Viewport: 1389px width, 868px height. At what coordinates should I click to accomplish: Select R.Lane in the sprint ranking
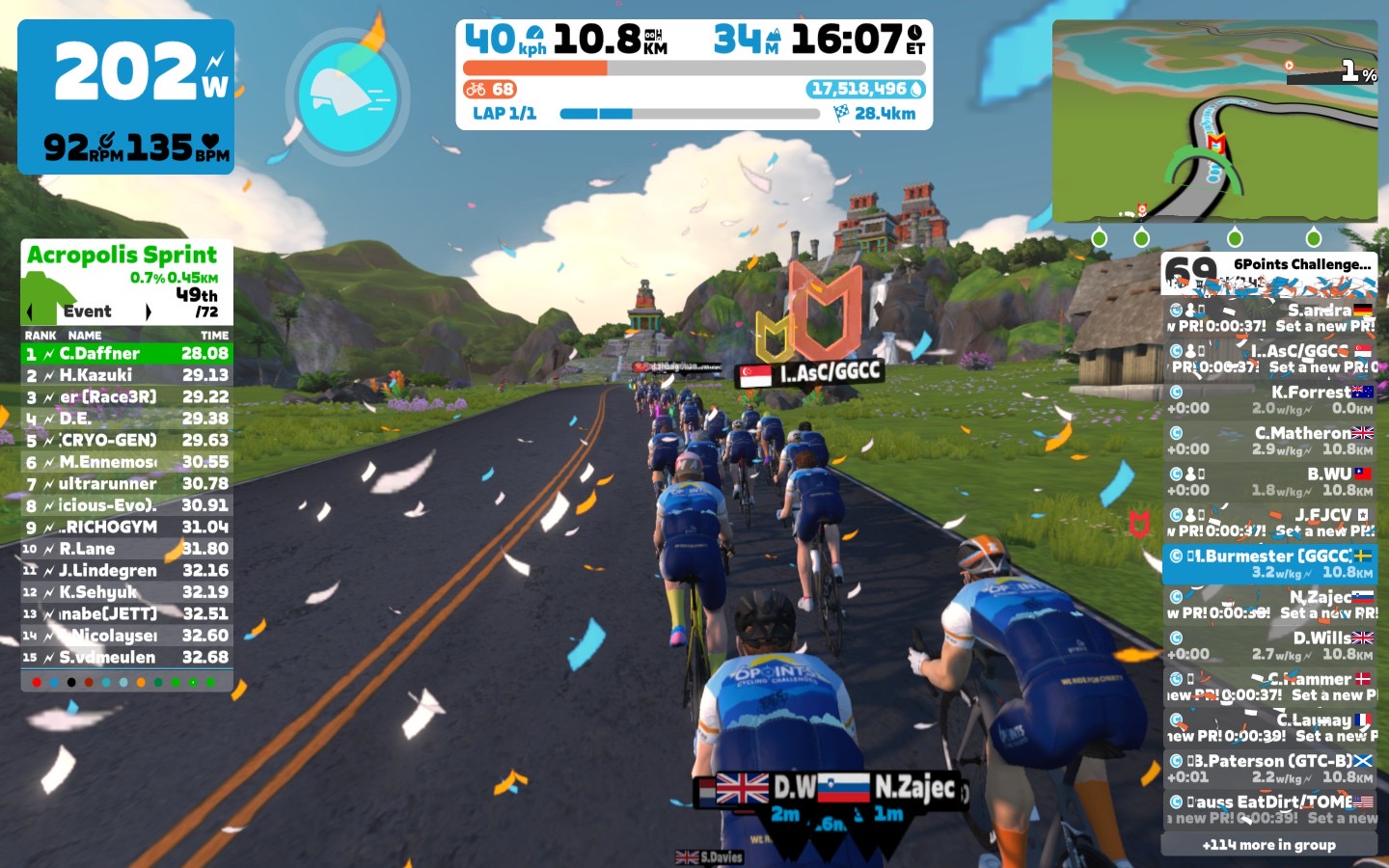point(126,549)
